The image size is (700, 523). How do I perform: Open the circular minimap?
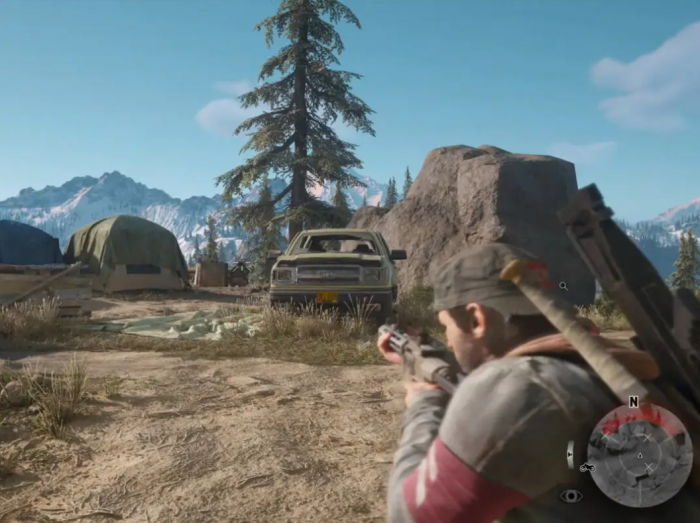(x=639, y=455)
